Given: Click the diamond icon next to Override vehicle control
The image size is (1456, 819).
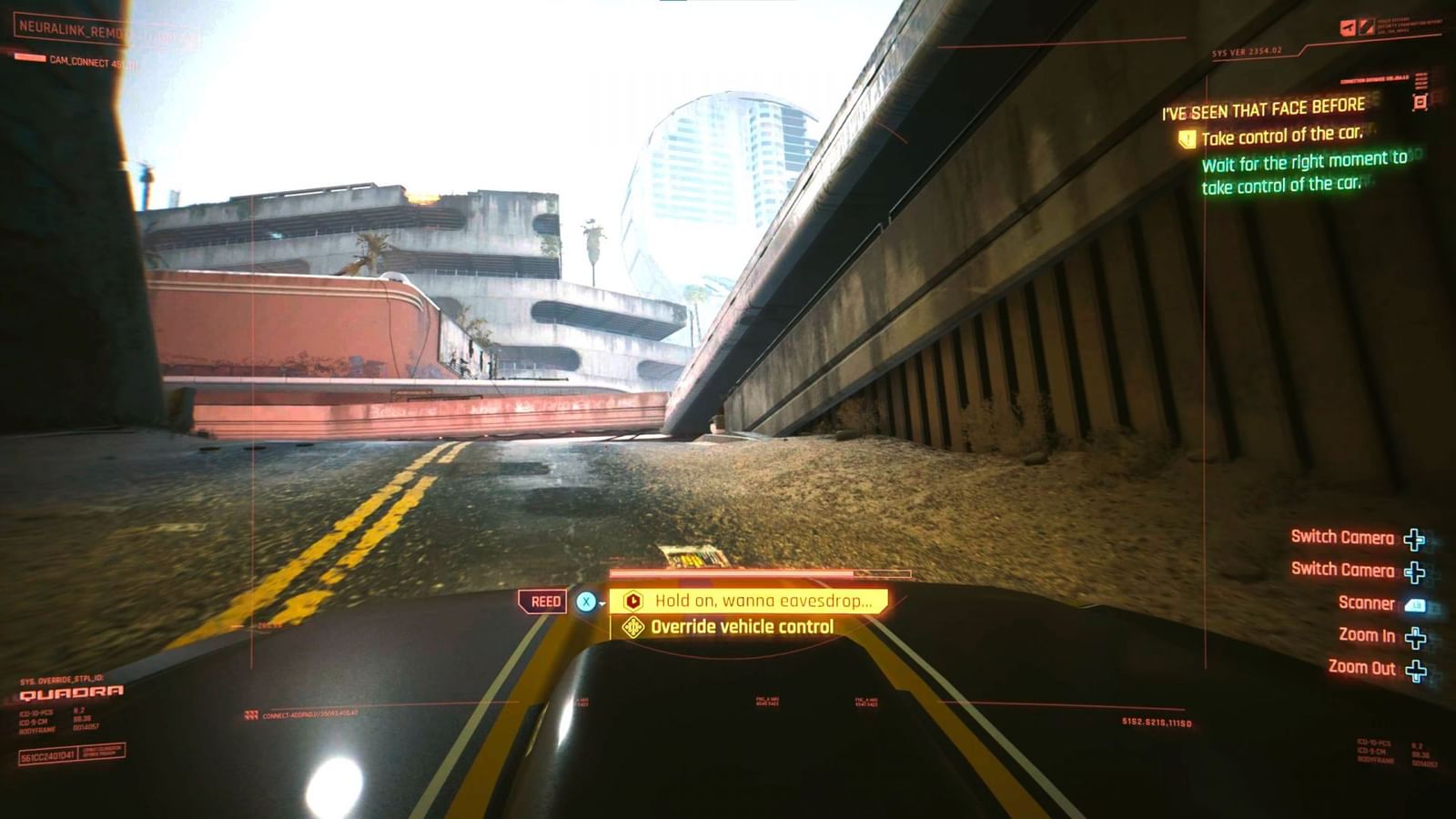Looking at the screenshot, I should click(632, 626).
